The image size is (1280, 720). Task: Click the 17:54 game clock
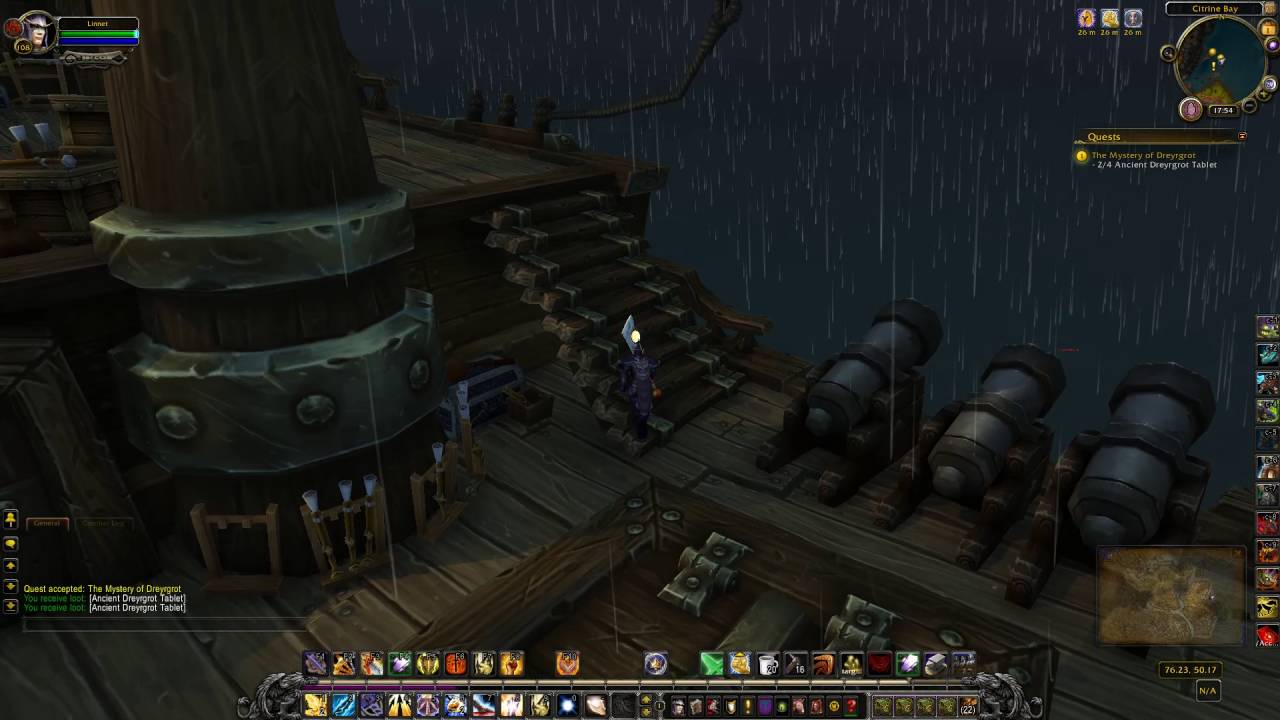click(1222, 110)
